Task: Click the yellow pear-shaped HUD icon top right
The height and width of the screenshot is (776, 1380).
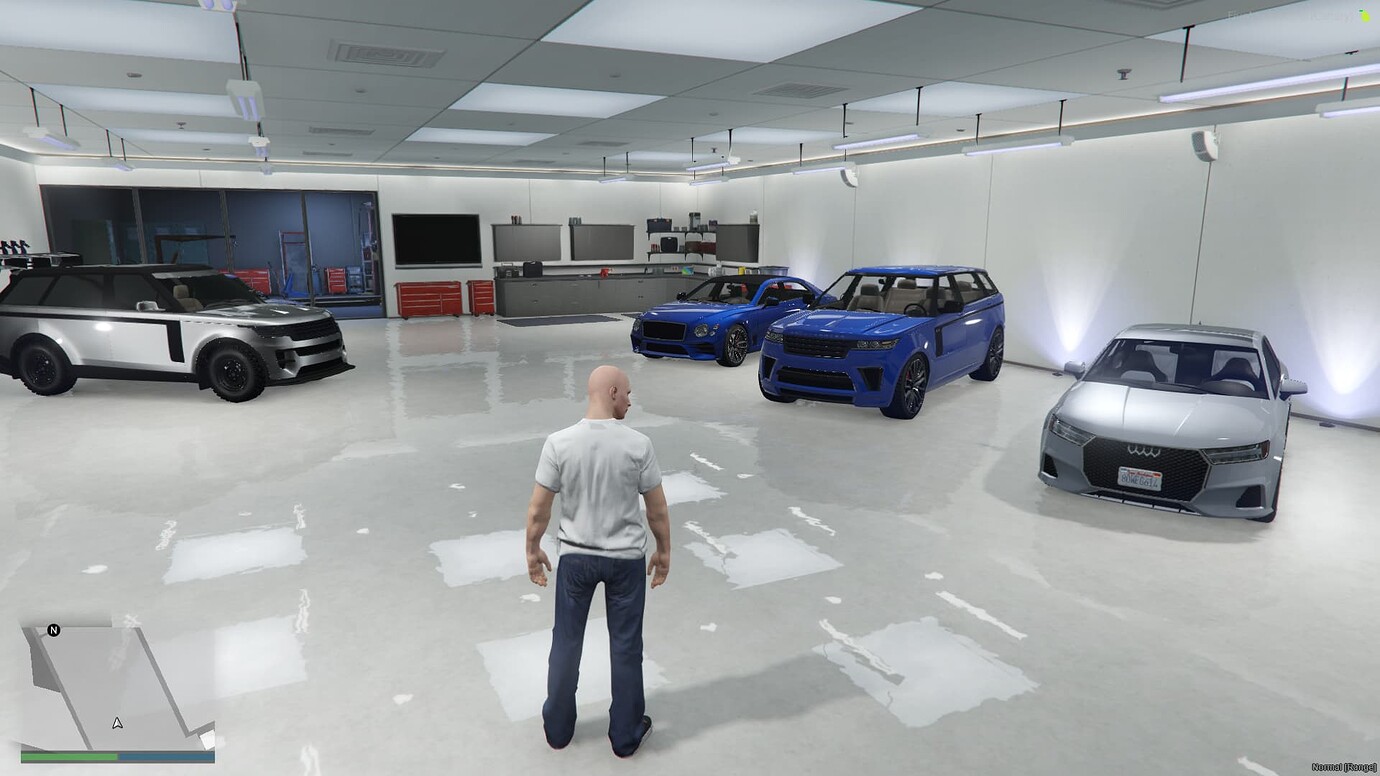Action: tap(1366, 17)
